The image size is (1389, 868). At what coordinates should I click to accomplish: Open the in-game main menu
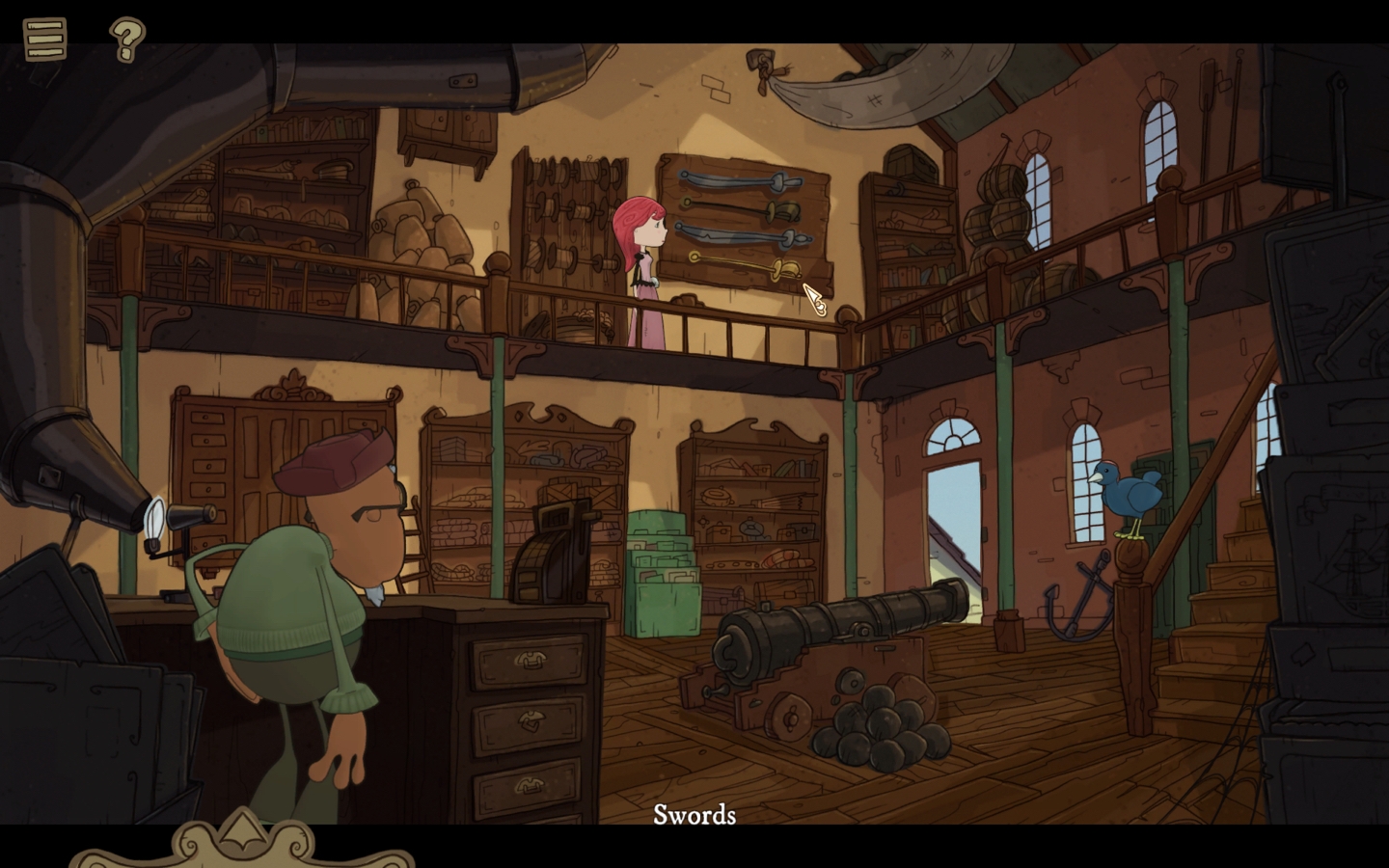(42, 40)
